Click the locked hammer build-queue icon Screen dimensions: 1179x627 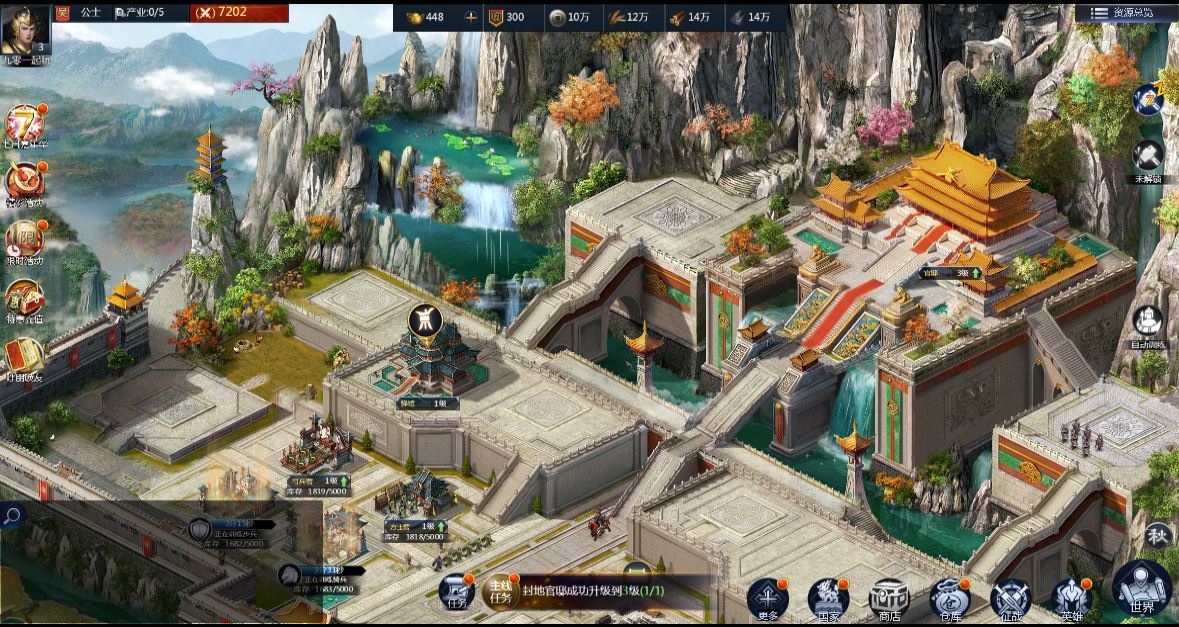point(1148,159)
